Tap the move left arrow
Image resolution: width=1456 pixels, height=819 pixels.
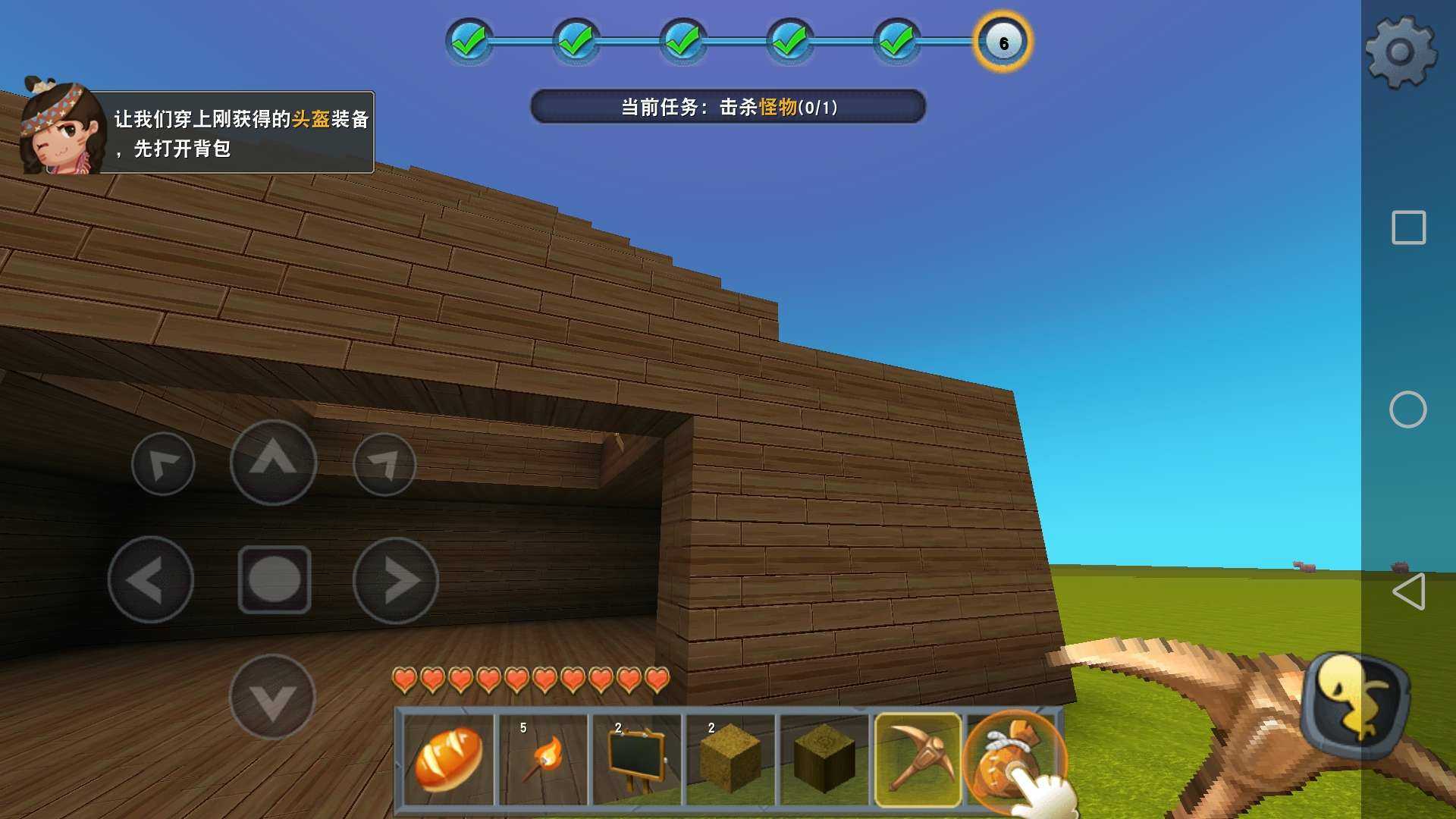(151, 580)
